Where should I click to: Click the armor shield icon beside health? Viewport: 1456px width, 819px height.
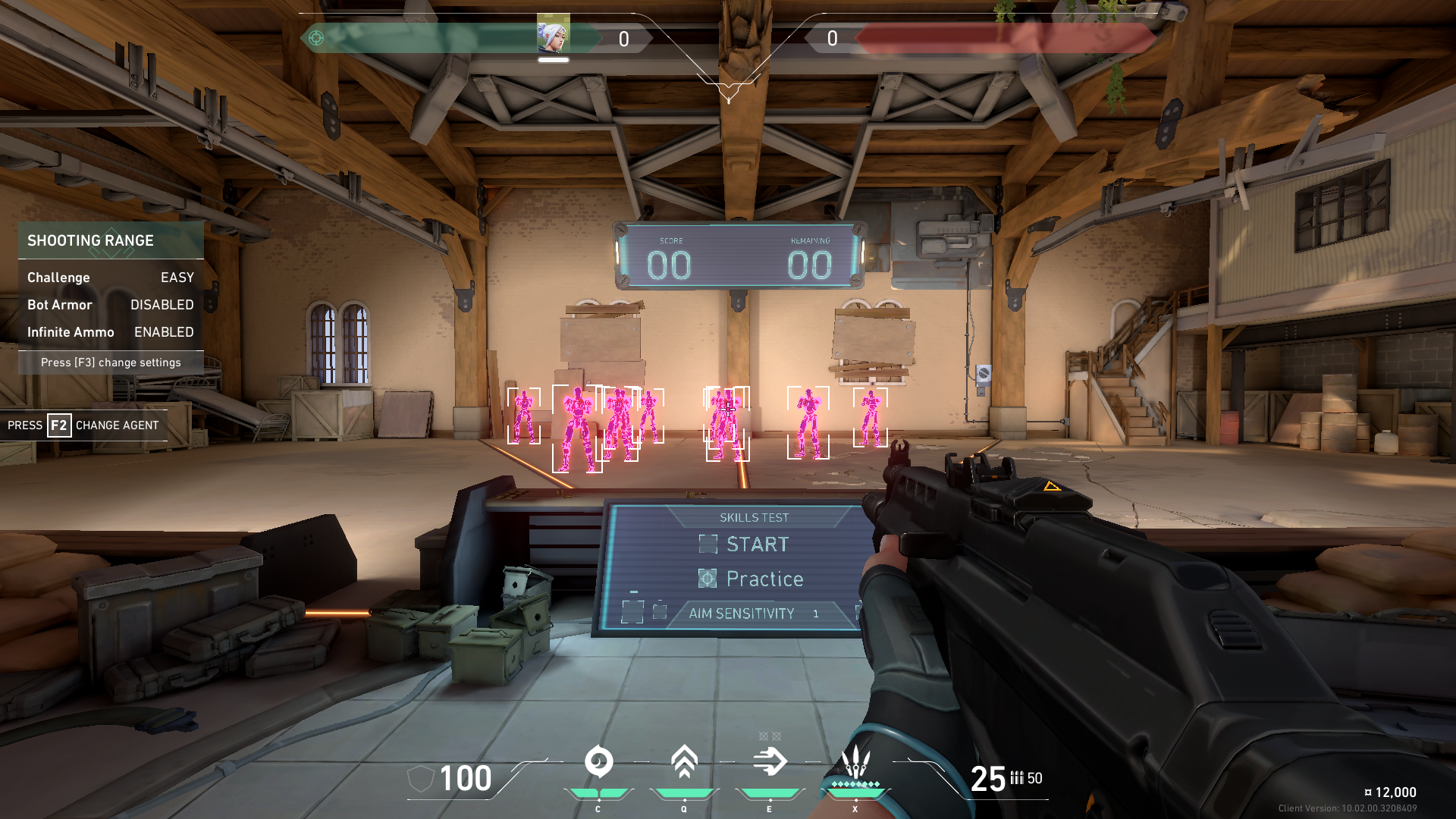click(x=421, y=778)
